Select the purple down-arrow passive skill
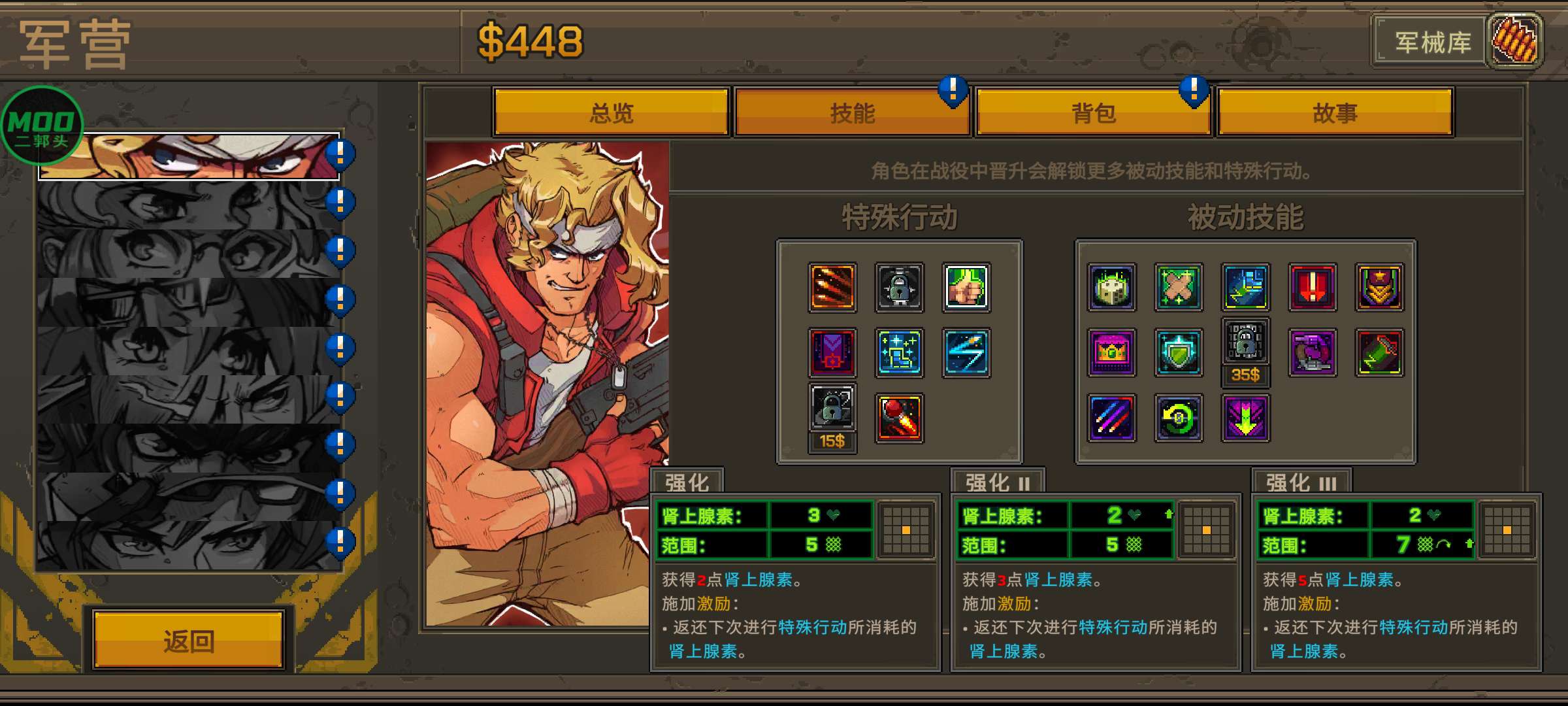The image size is (1568, 706). coord(1245,418)
